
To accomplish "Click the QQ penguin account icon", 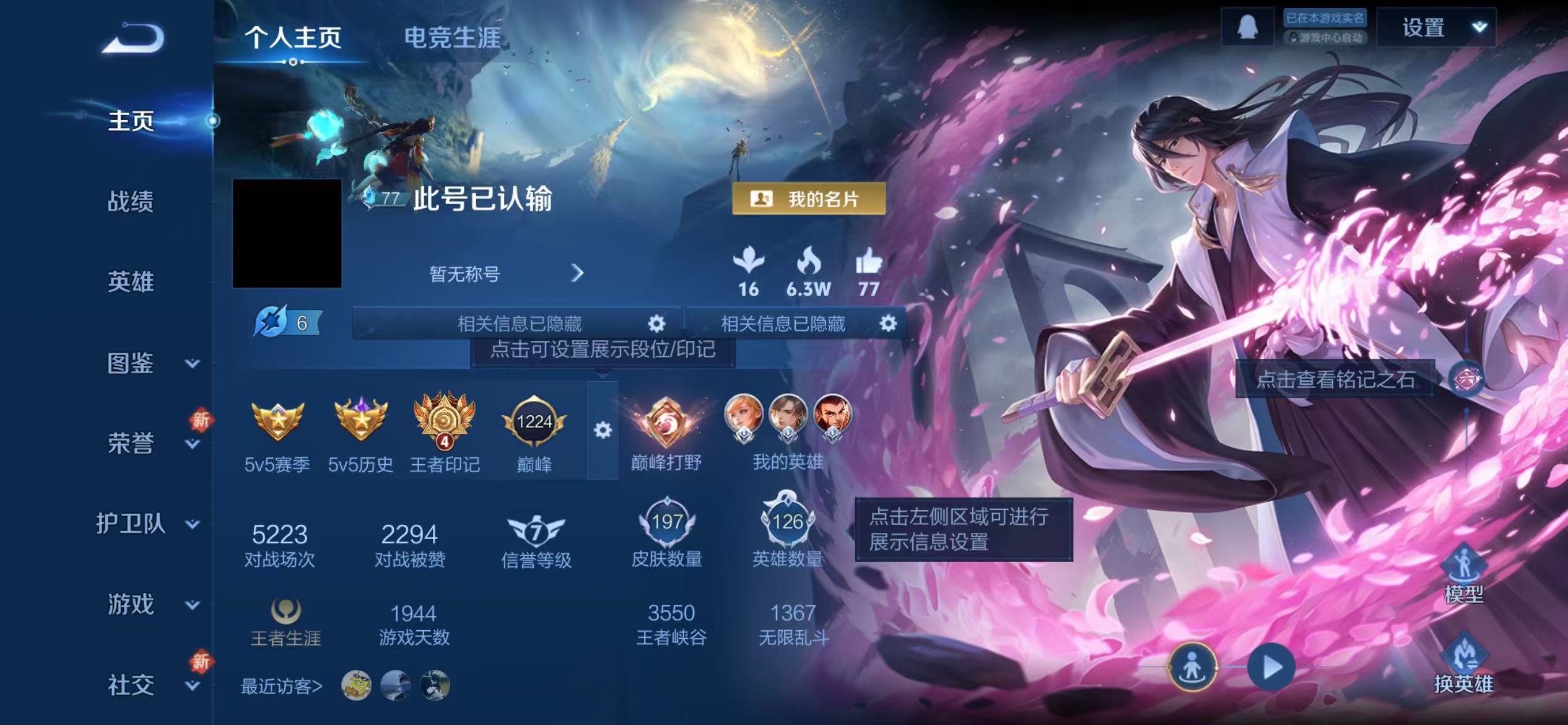I will (1247, 26).
